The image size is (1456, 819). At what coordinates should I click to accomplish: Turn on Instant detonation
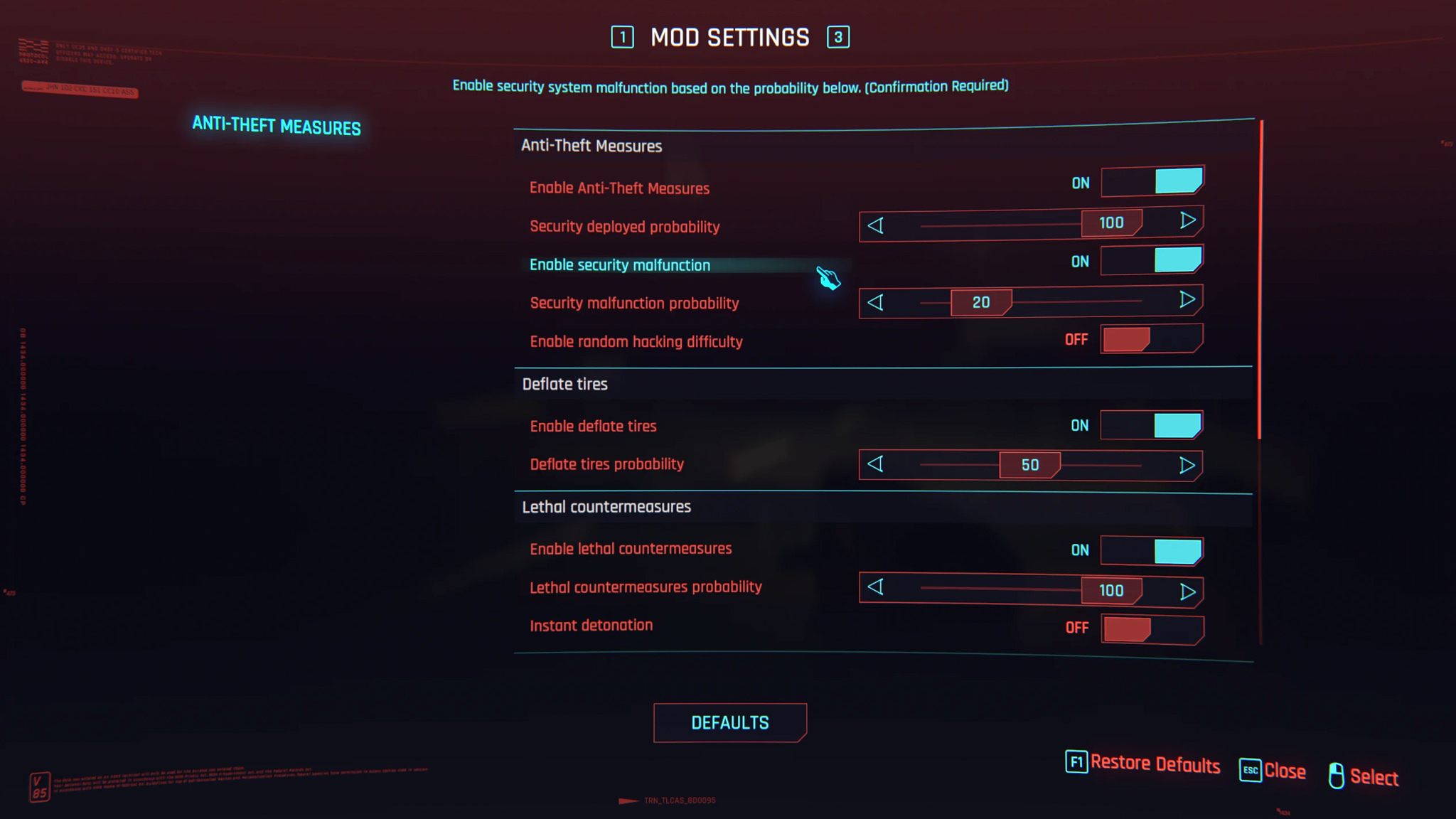coord(1152,628)
